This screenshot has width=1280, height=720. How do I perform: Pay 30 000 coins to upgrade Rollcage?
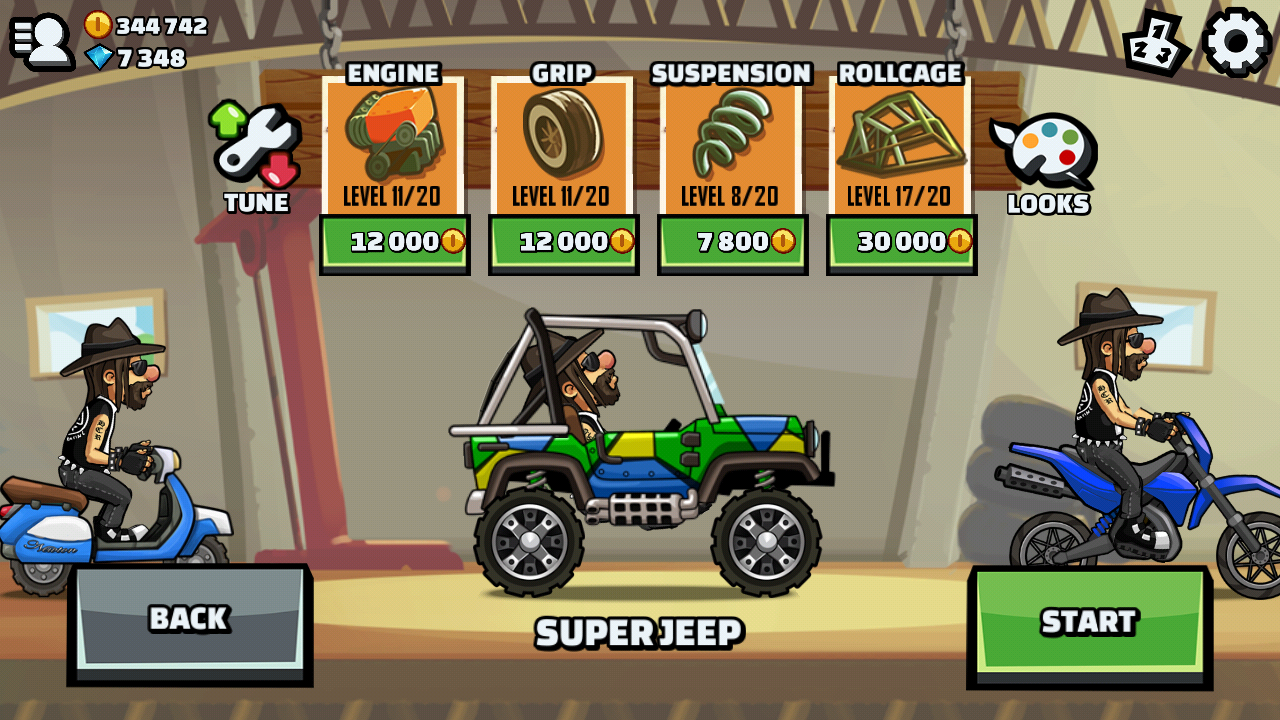(899, 241)
